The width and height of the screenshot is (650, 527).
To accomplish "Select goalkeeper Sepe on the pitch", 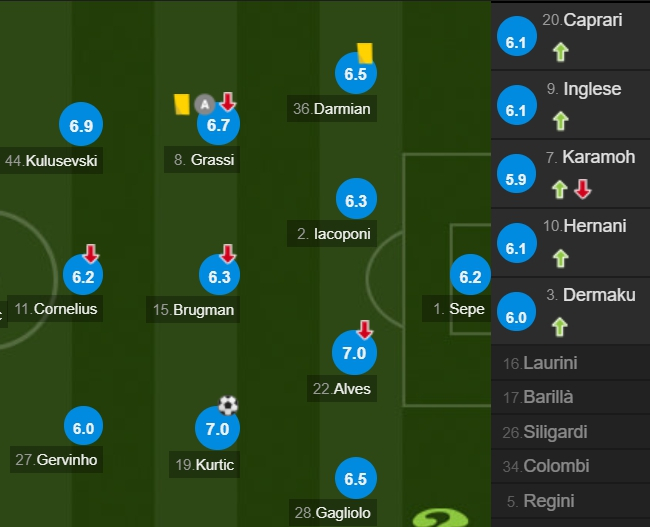I will tap(469, 277).
